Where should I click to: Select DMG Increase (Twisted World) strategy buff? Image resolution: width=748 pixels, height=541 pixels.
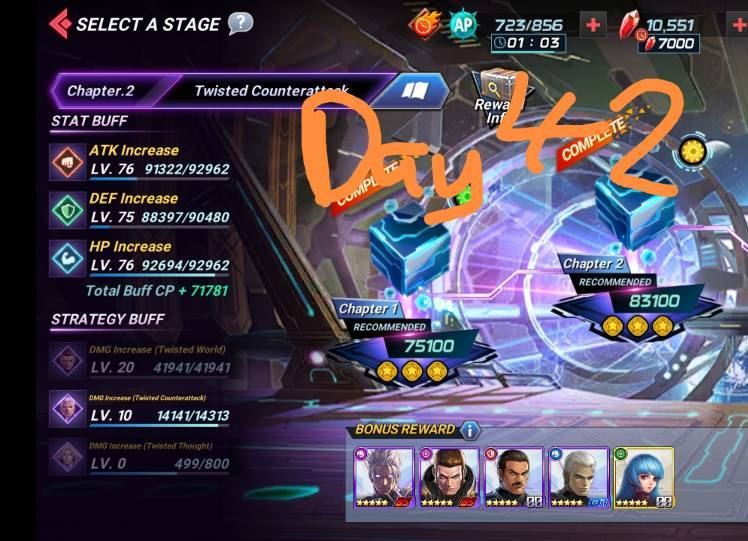[x=68, y=361]
